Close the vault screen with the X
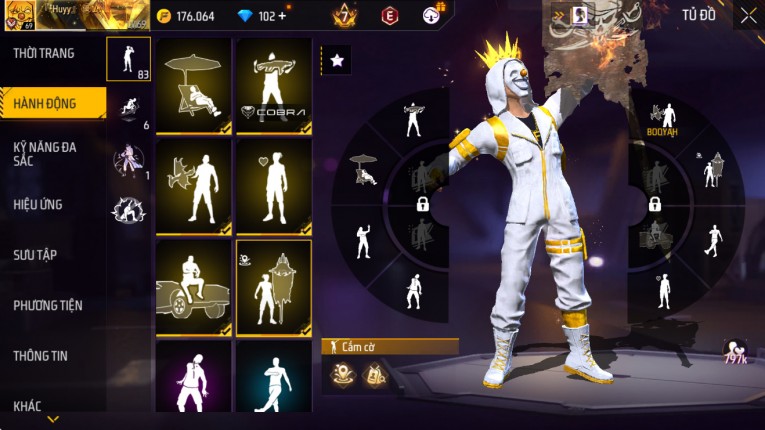 coord(748,15)
